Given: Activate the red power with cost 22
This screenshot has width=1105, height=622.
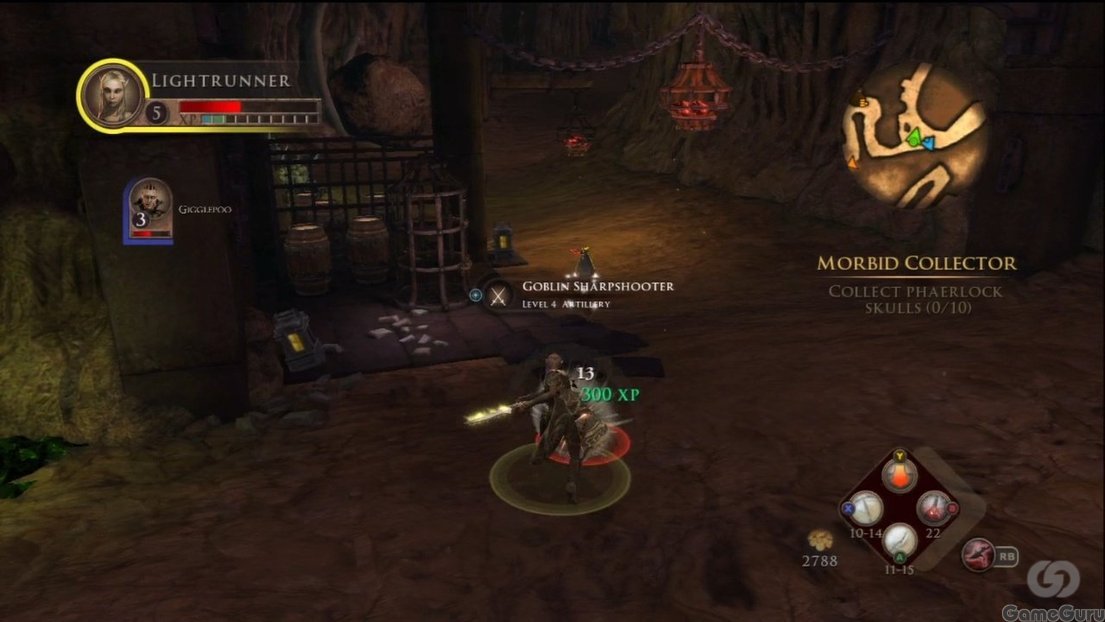Looking at the screenshot, I should pyautogui.click(x=933, y=507).
